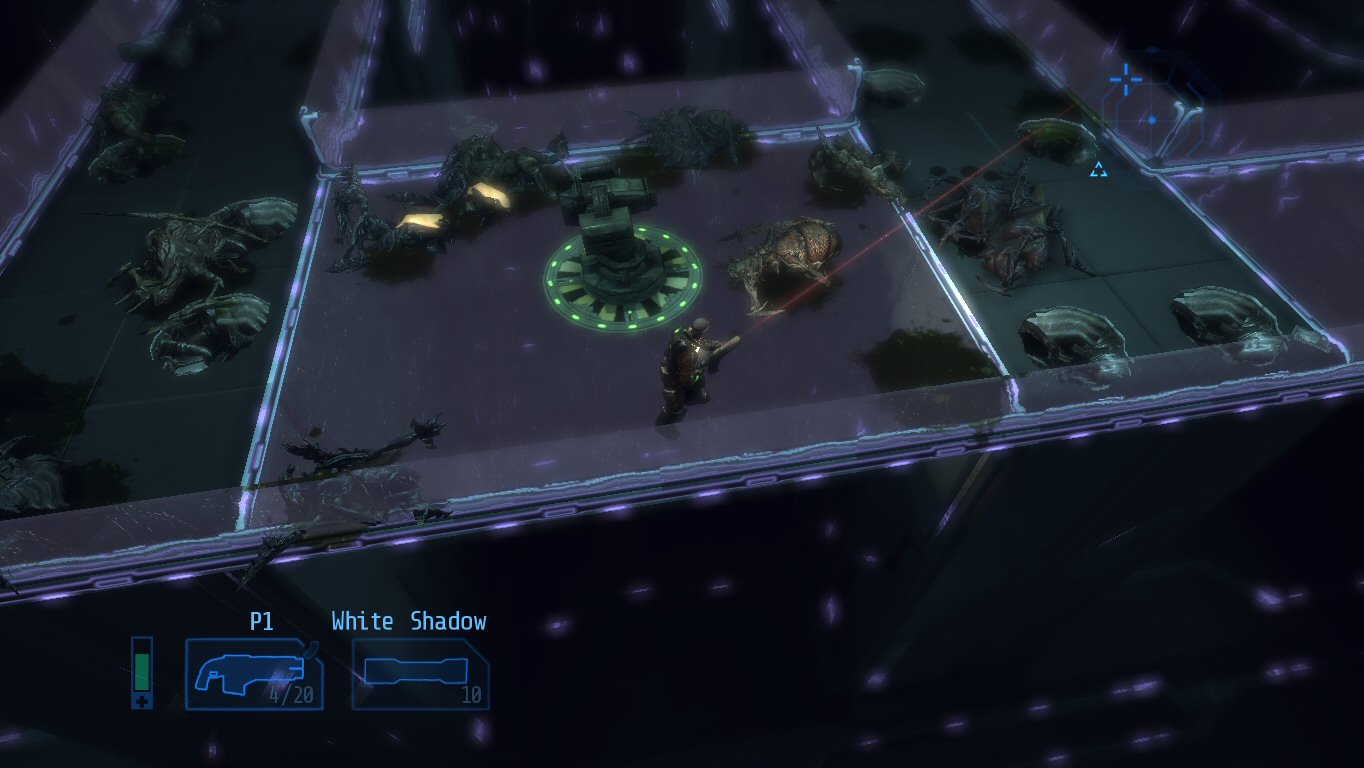Click the medkit plus icon below the health bar
Screen dimensions: 1364x768
point(143,702)
